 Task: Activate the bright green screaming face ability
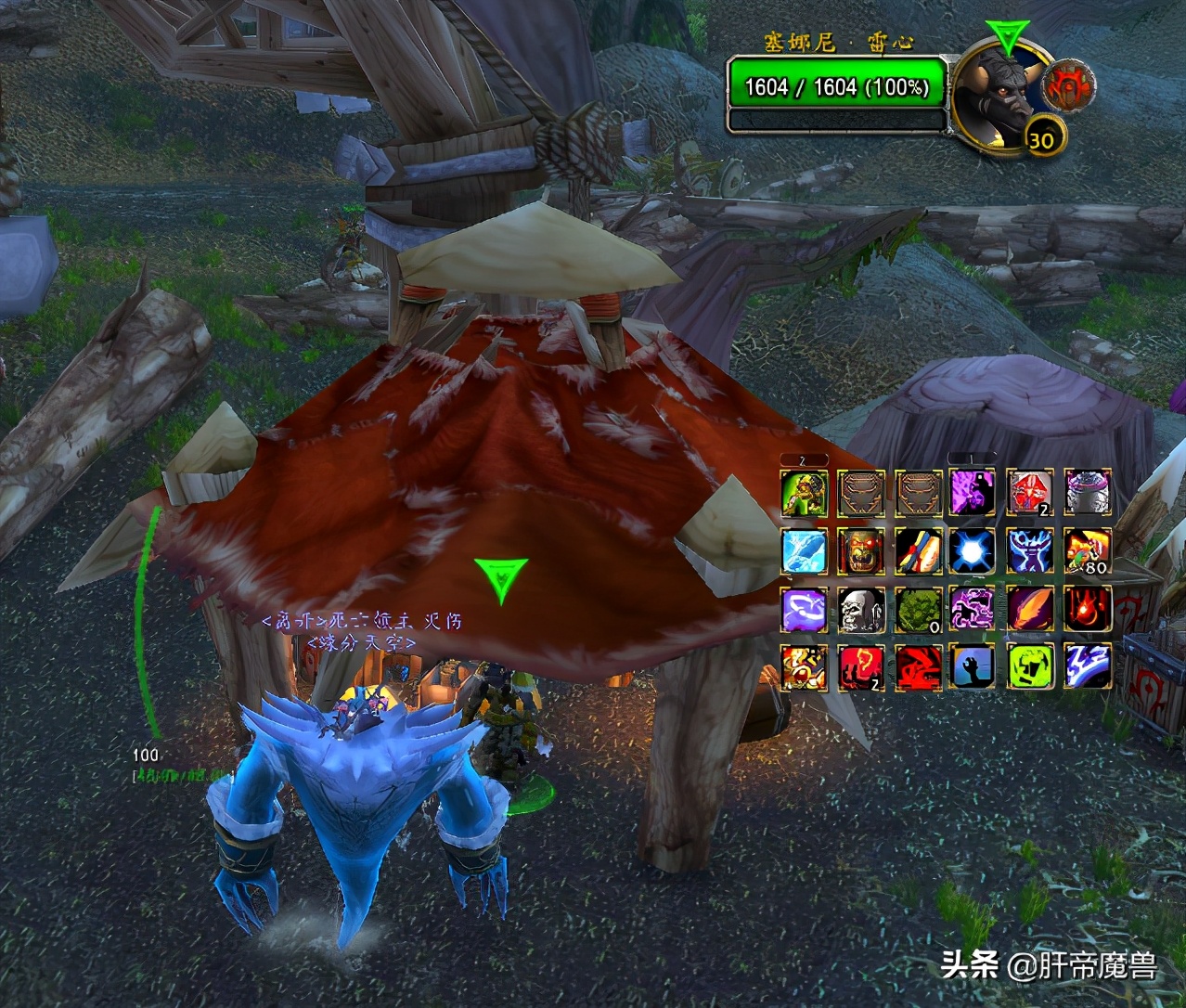[1029, 666]
